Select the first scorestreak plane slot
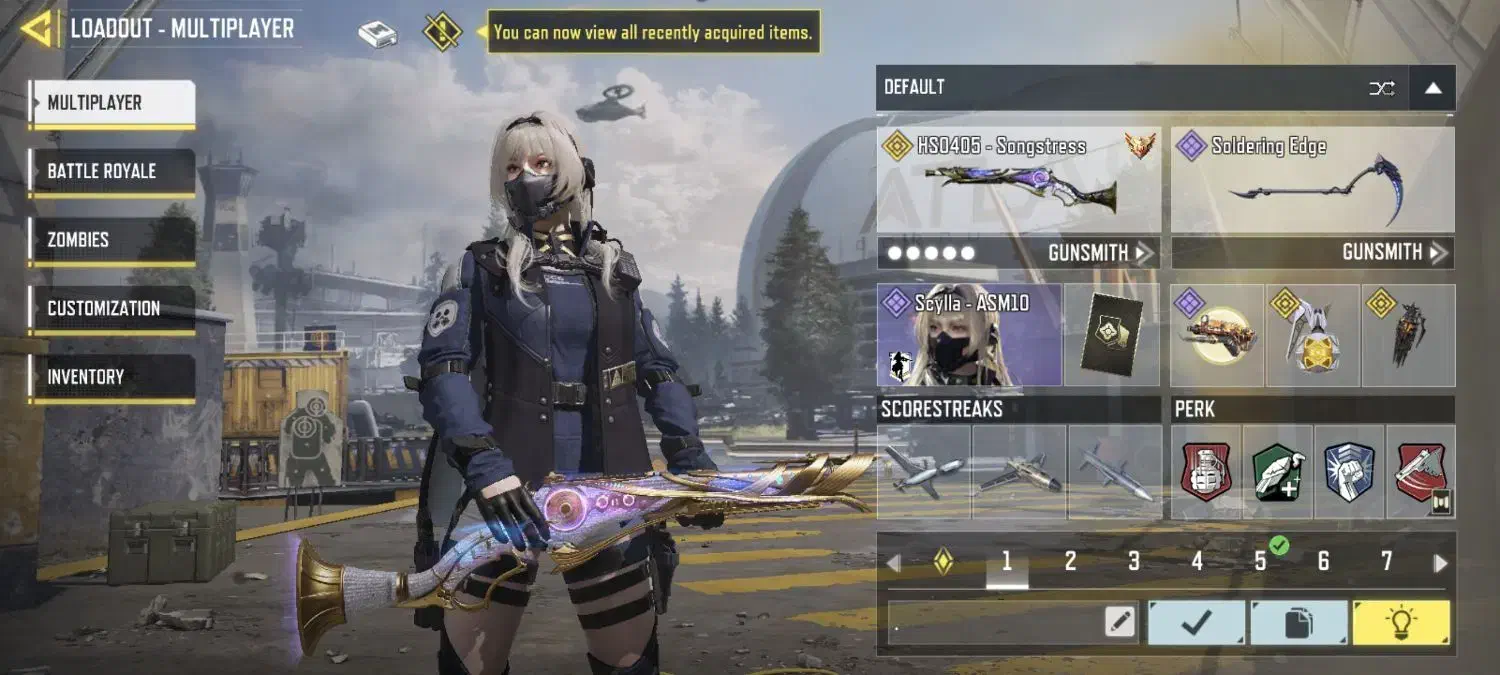This screenshot has width=1500, height=675. pos(923,472)
